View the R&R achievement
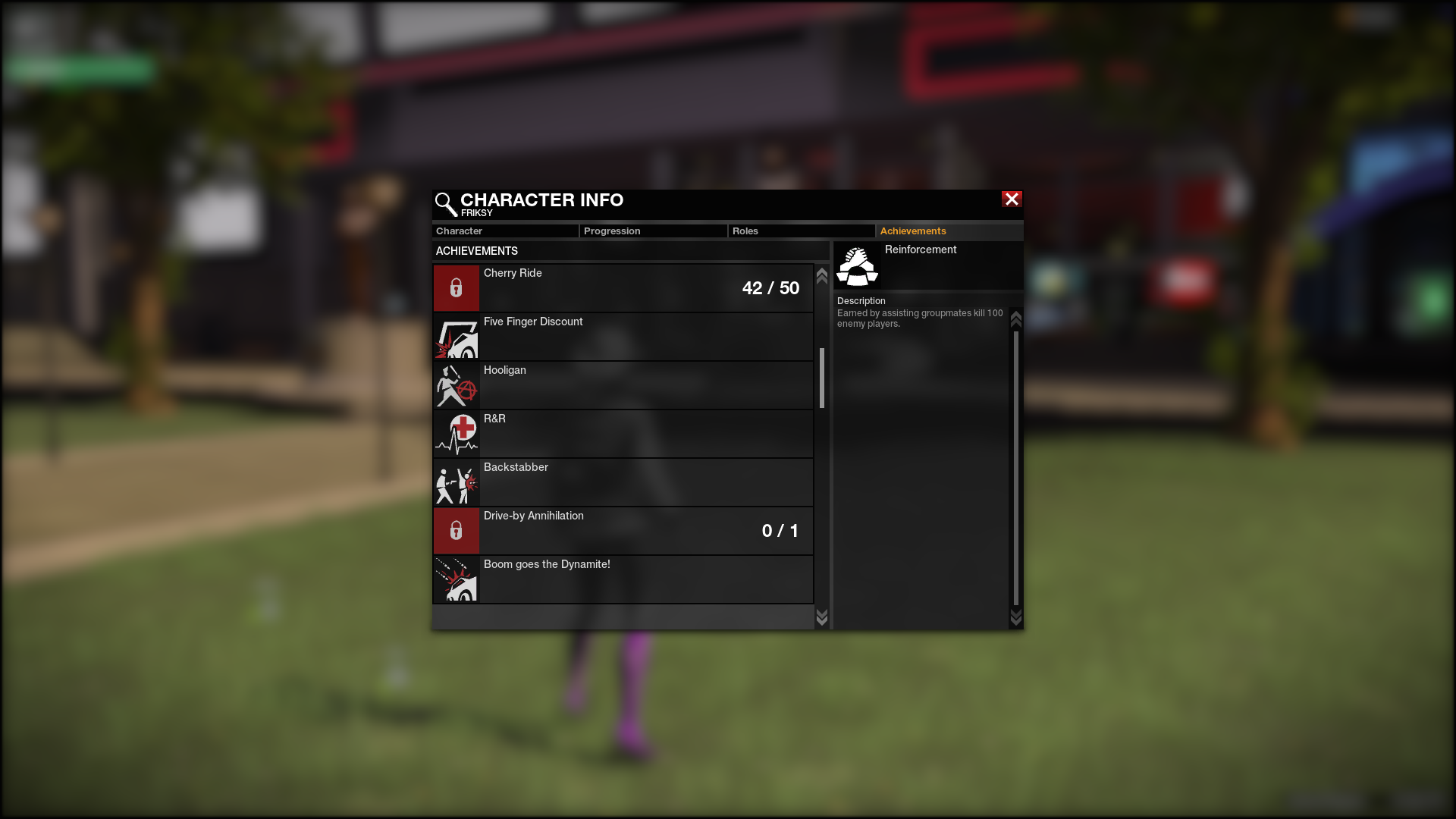Image resolution: width=1456 pixels, height=819 pixels. point(623,434)
